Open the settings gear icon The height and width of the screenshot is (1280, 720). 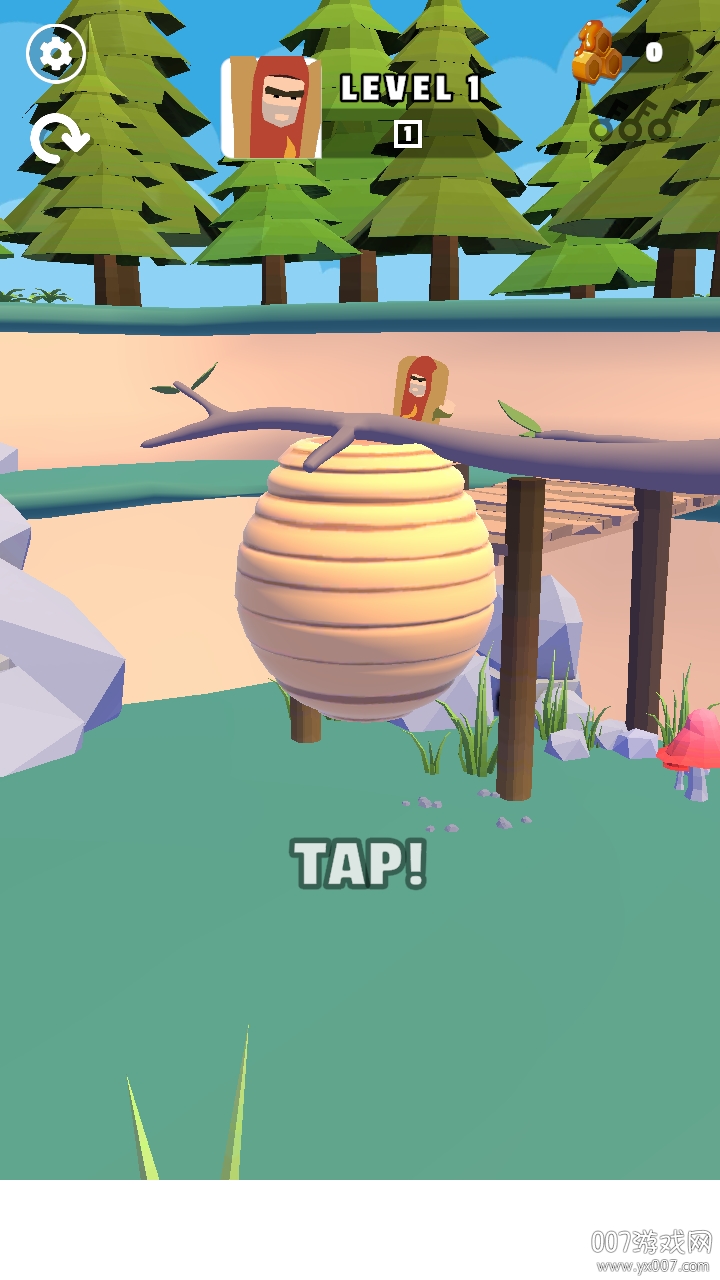click(x=56, y=54)
